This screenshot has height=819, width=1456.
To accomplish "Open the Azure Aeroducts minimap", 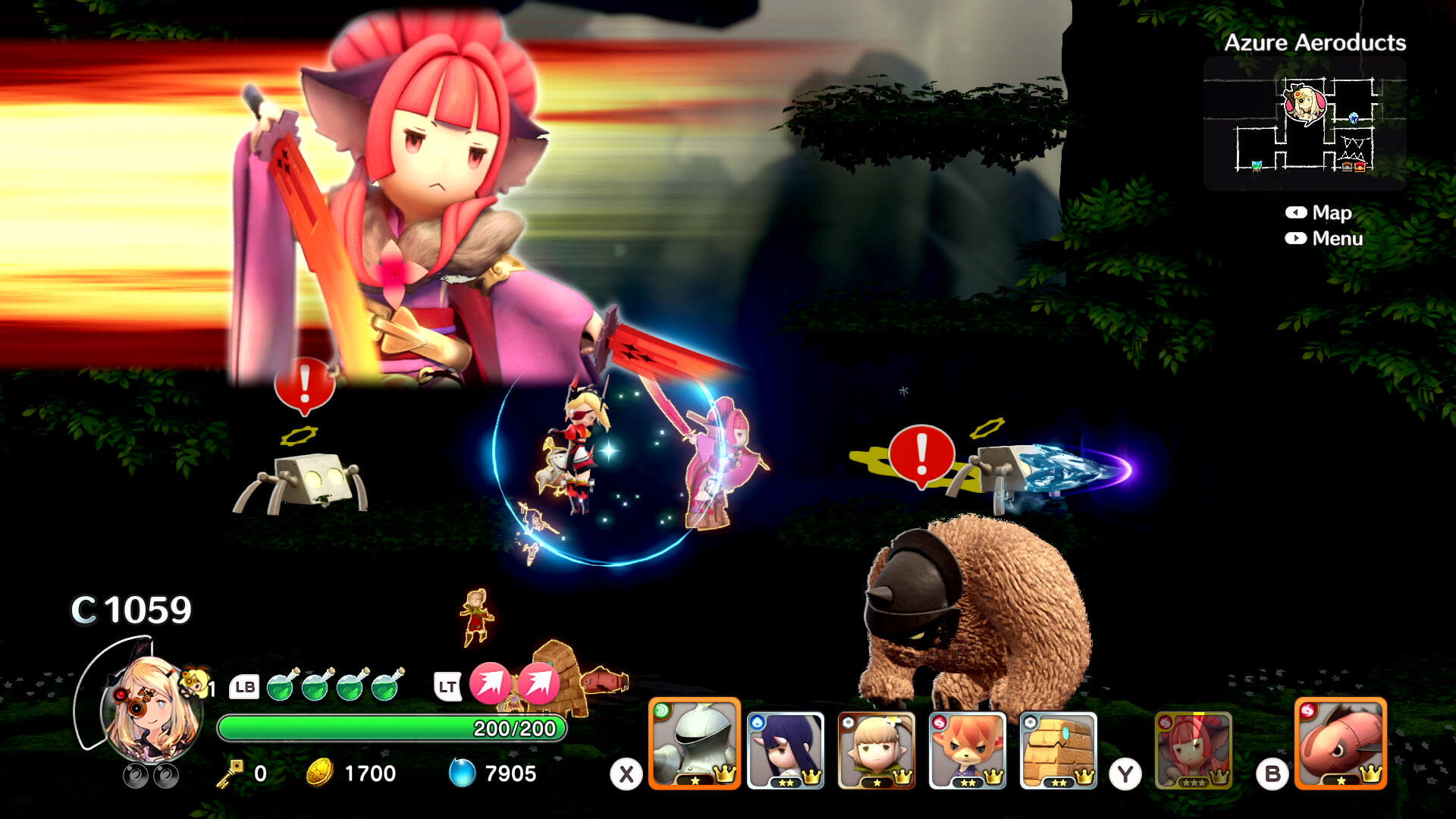I will tap(1304, 123).
